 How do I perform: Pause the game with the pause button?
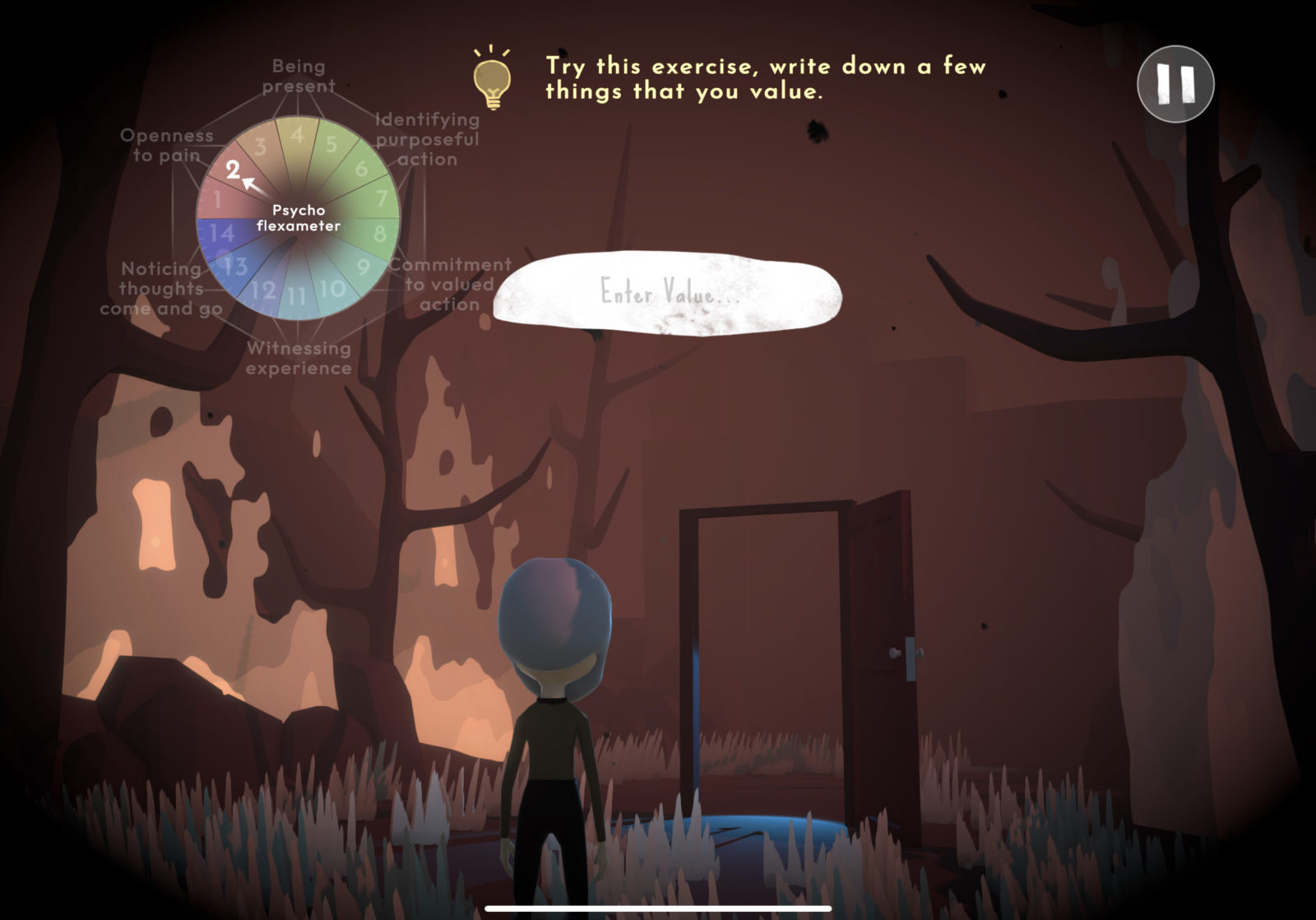1175,84
